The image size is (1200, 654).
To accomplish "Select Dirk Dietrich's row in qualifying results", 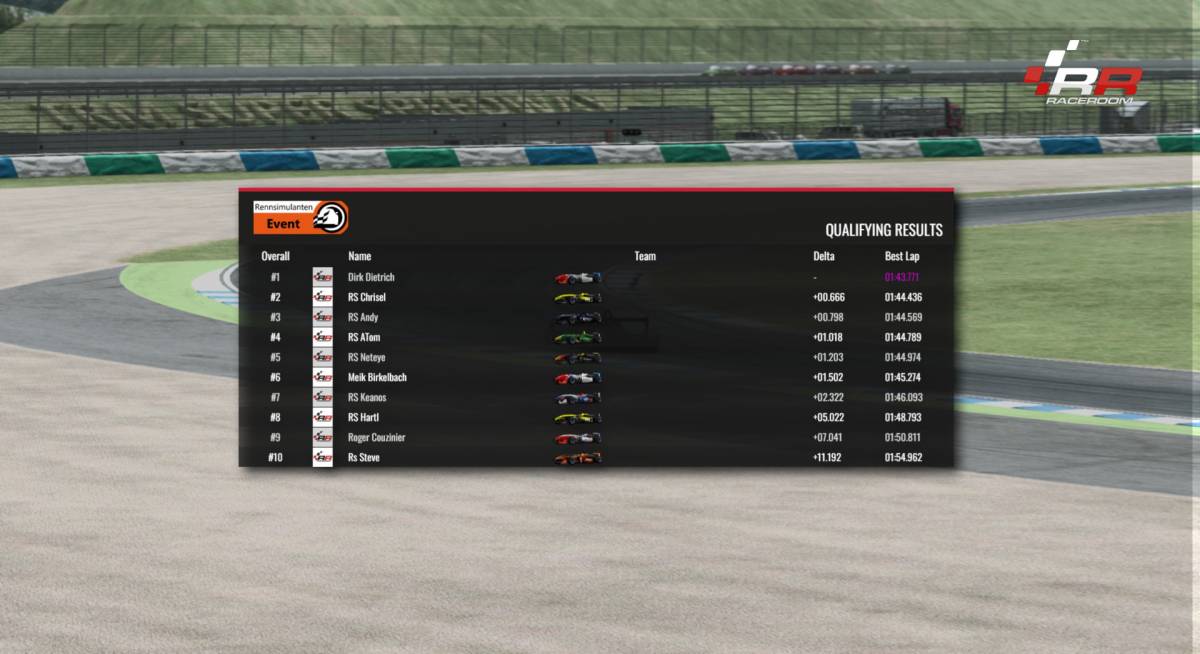I will (x=371, y=277).
